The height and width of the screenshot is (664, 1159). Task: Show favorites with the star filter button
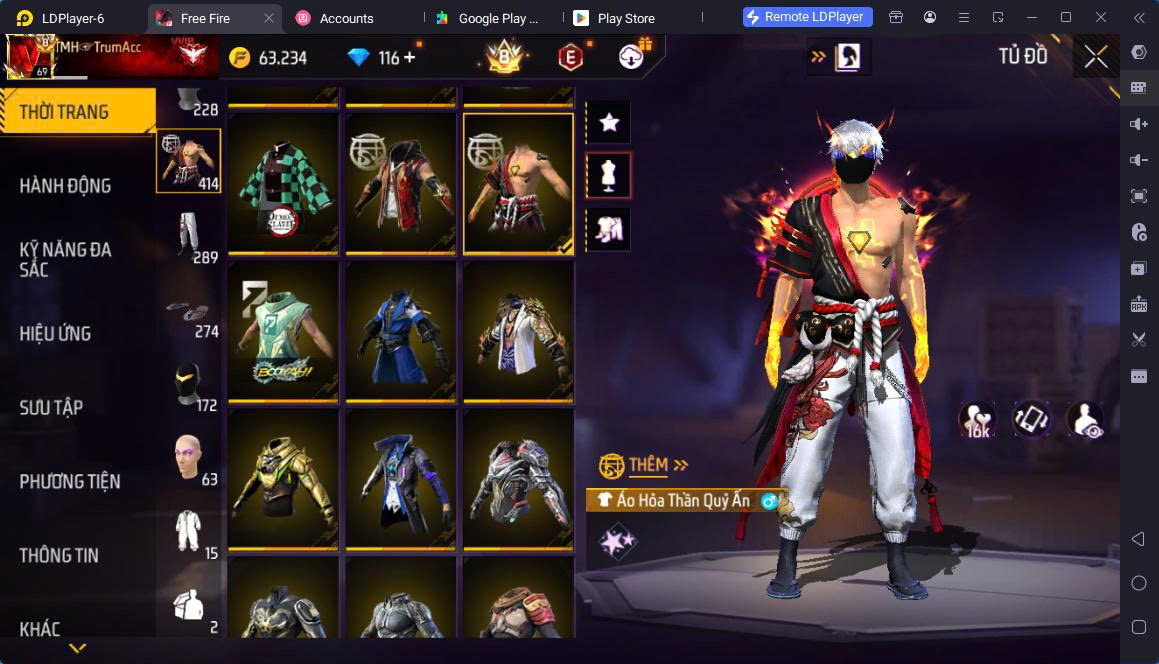[608, 123]
